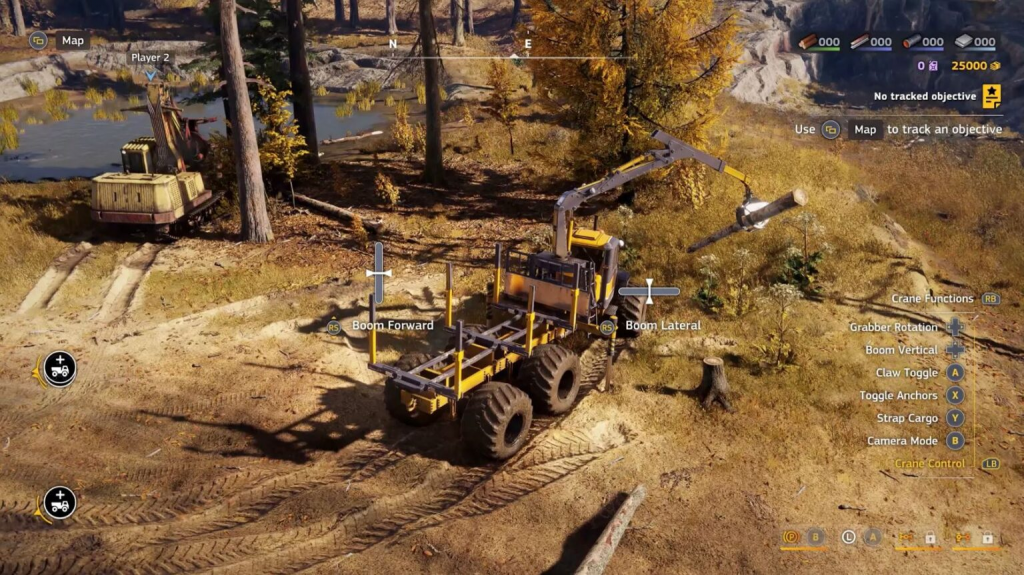Click the Crane Control label

click(x=930, y=464)
